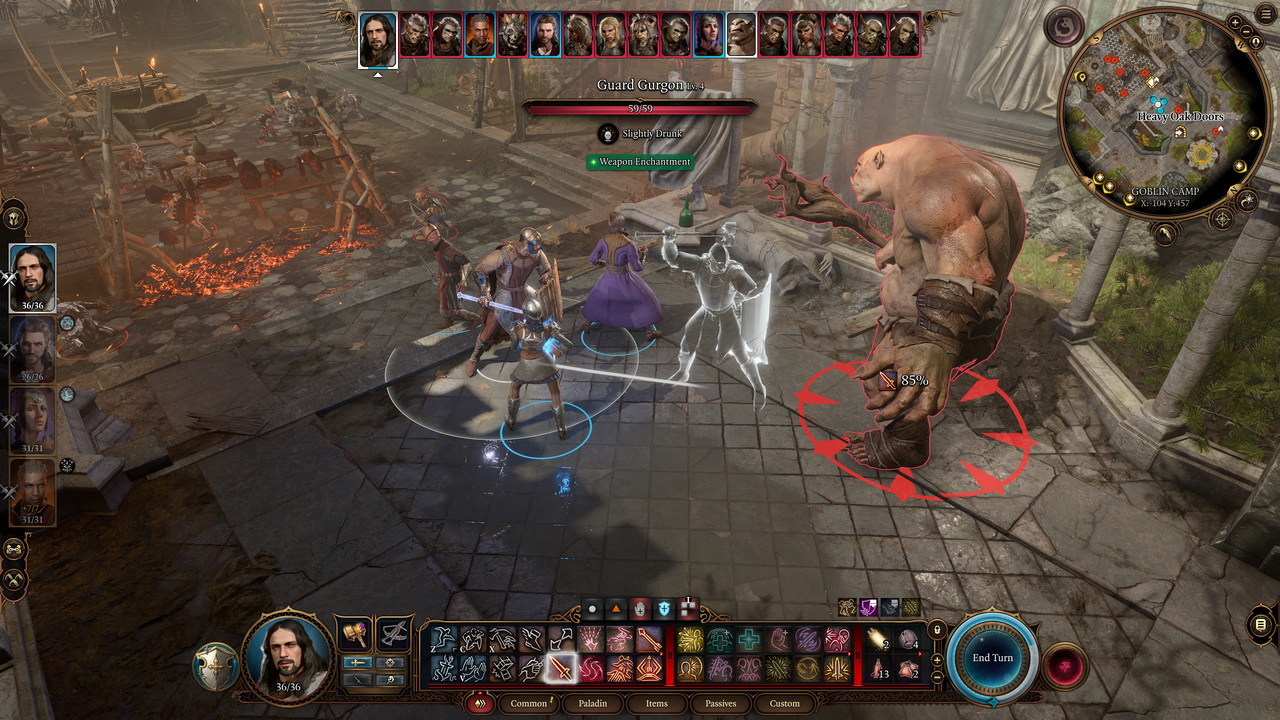Viewport: 1280px width, 720px height.
Task: Select the Passives hotbar tab
Action: (720, 703)
